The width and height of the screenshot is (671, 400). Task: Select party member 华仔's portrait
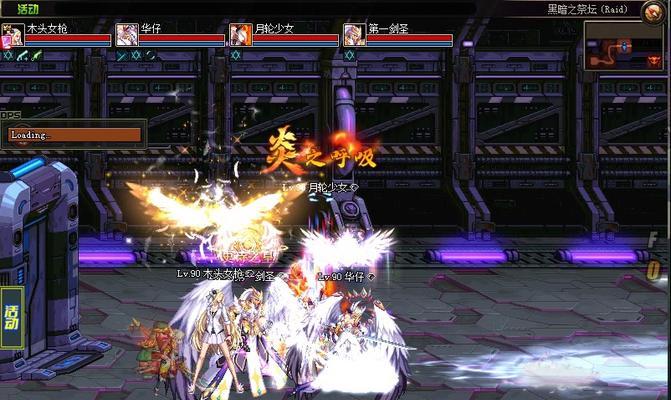(x=127, y=36)
